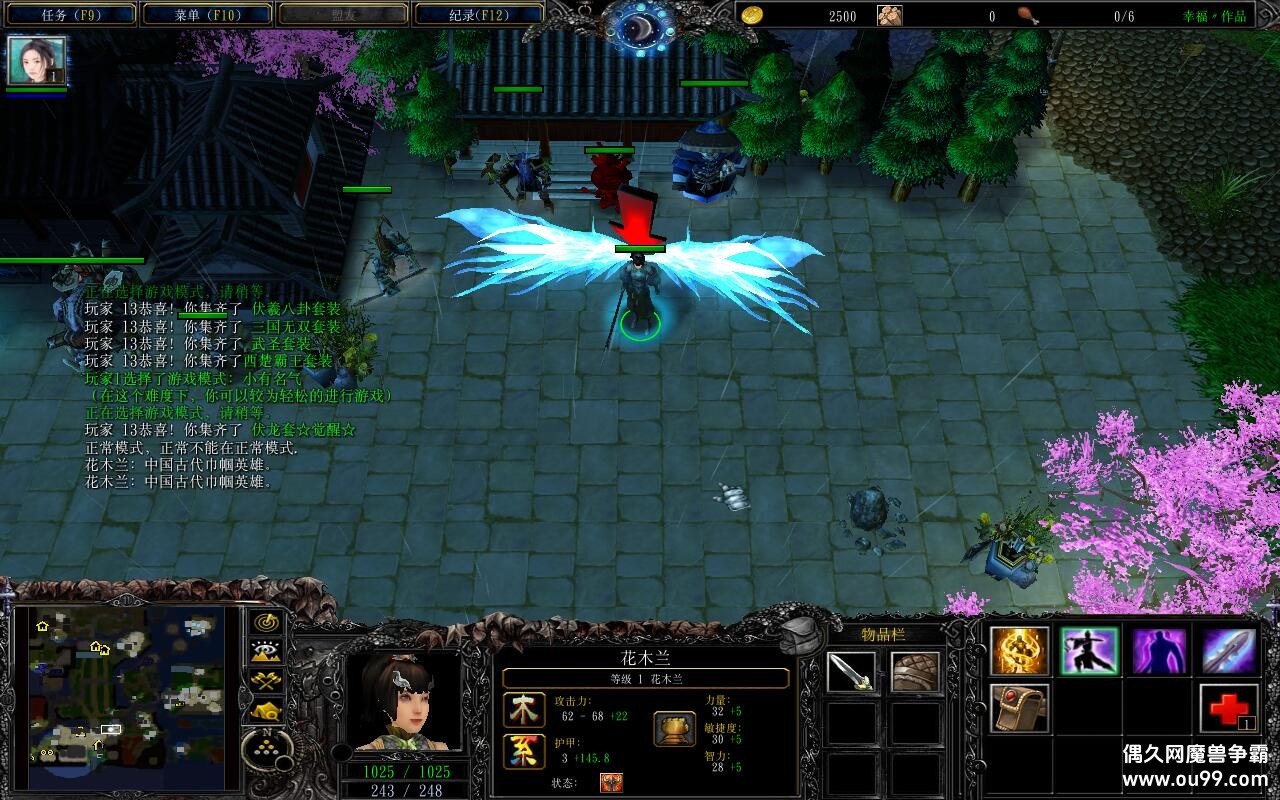Open the 菜单 (F10) main menu
Viewport: 1280px width, 800px height.
[206, 14]
